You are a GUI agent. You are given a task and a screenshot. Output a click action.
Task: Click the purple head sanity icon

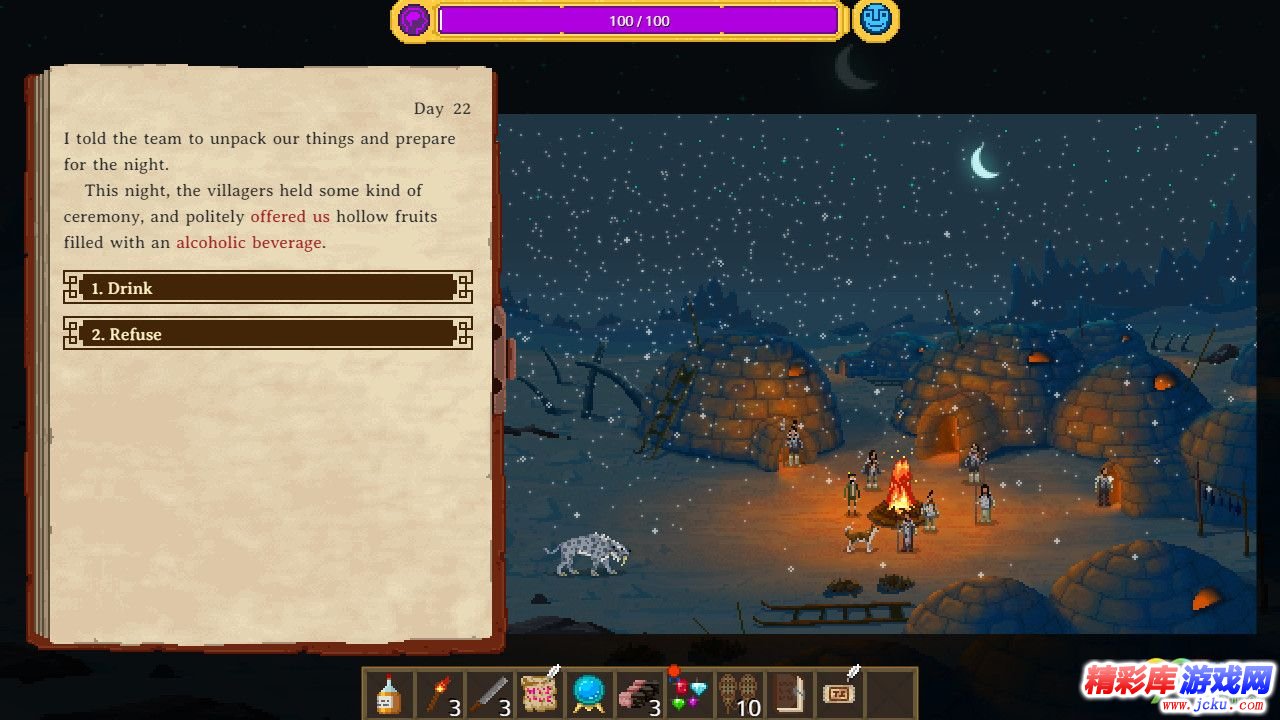(x=414, y=20)
